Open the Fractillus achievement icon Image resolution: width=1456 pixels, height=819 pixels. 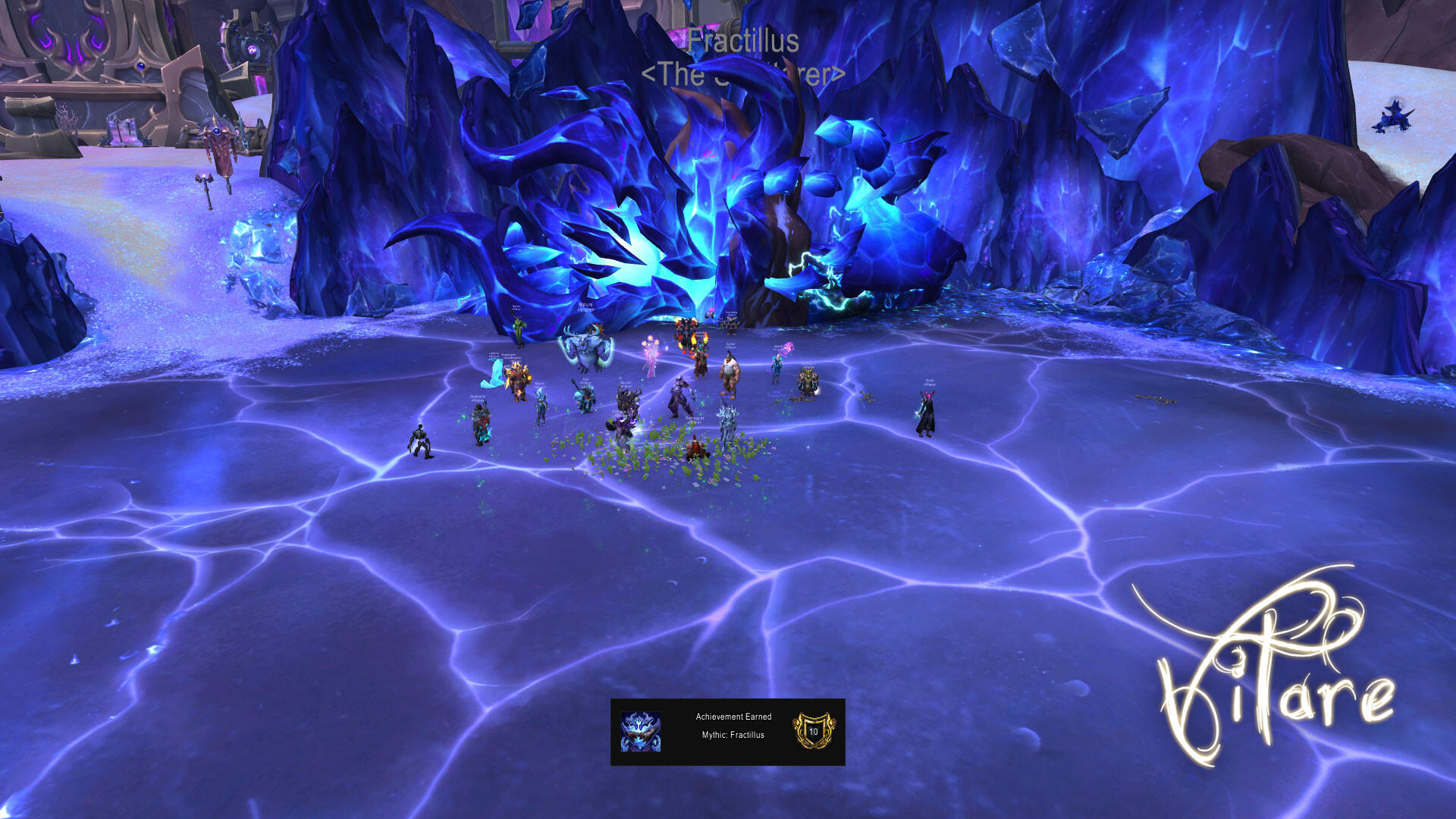pyautogui.click(x=641, y=732)
